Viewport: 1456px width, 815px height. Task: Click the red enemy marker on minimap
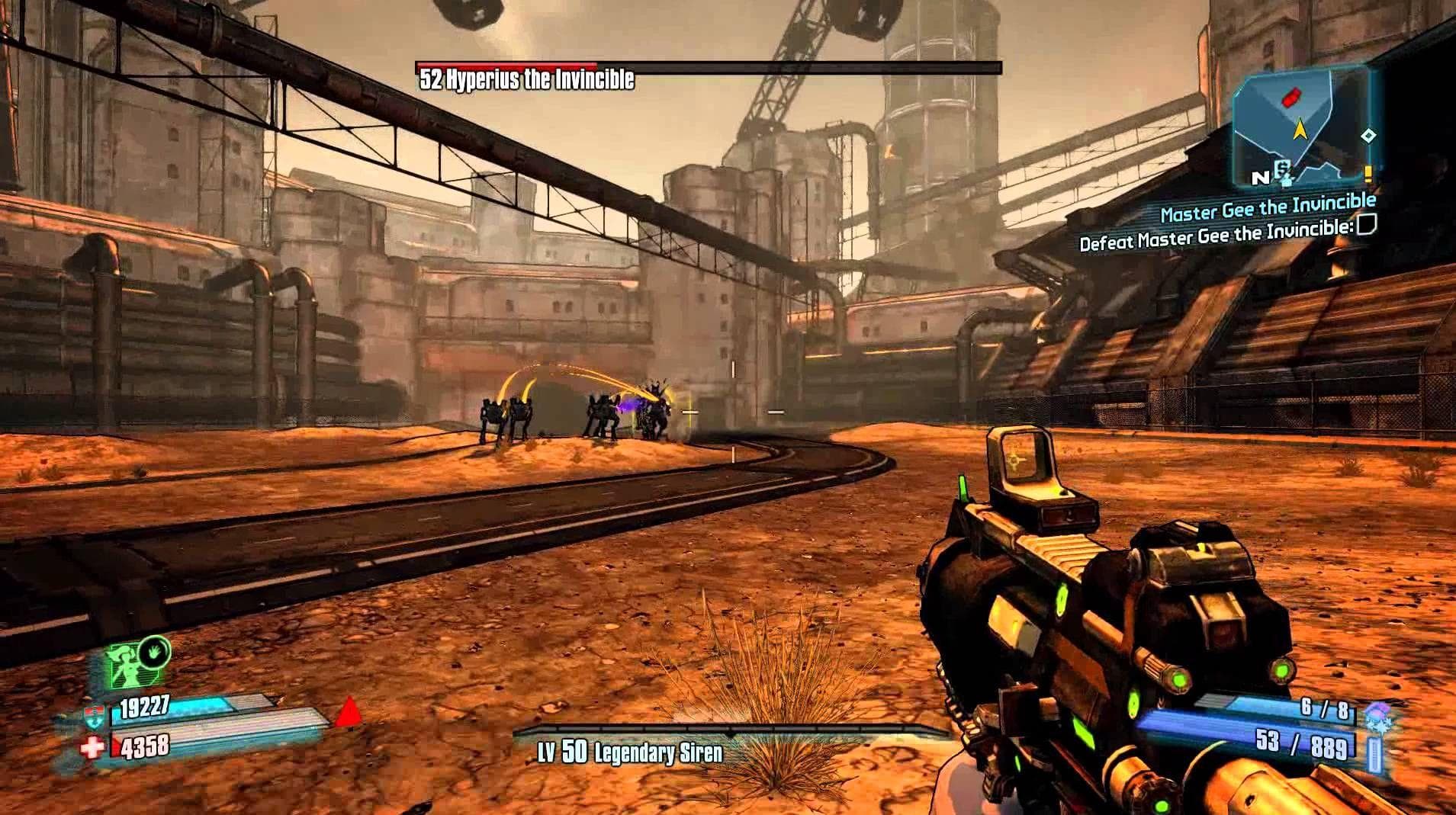coord(1288,97)
